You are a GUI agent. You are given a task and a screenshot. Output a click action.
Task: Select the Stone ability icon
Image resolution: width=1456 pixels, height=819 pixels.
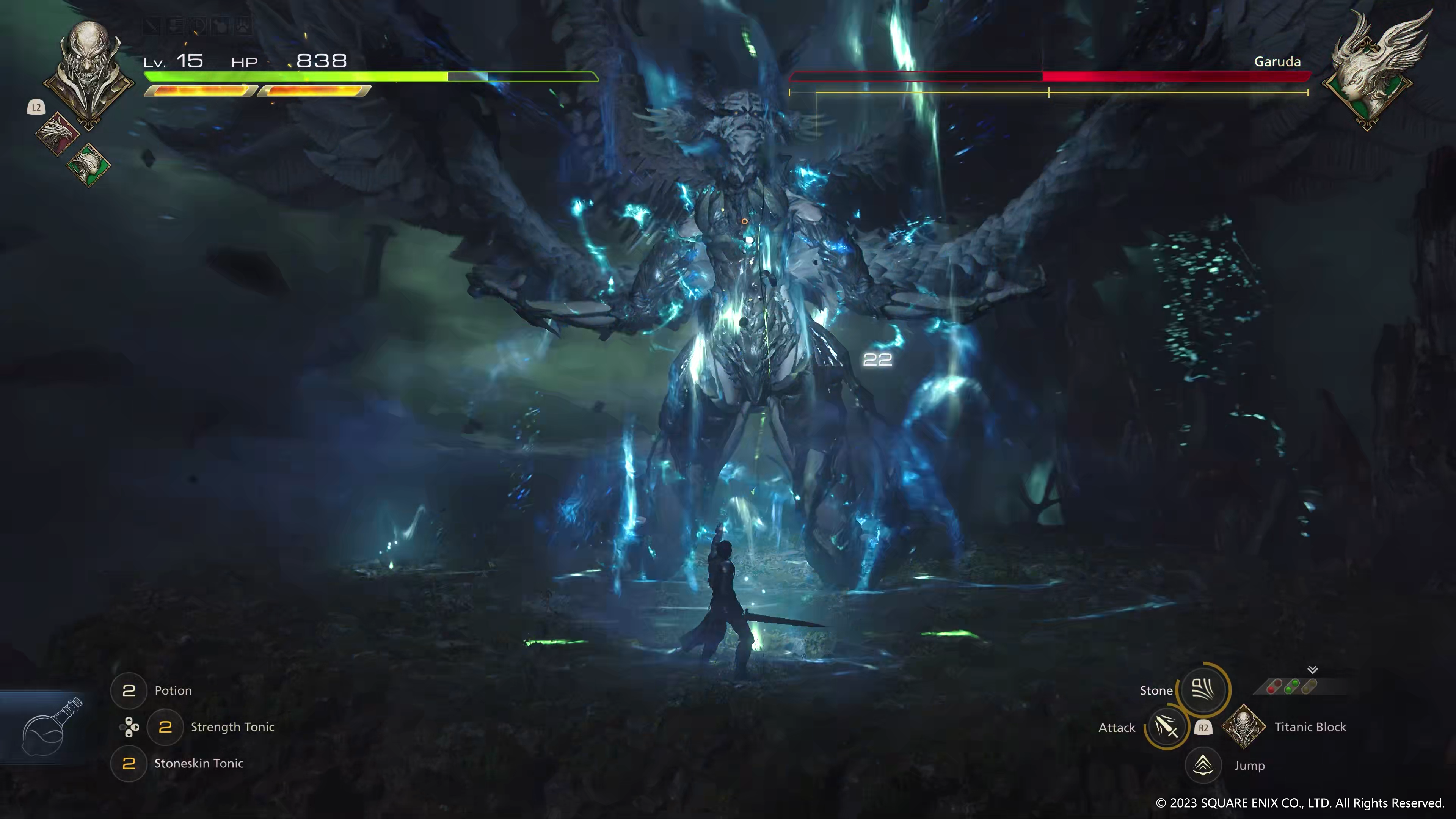pyautogui.click(x=1203, y=690)
